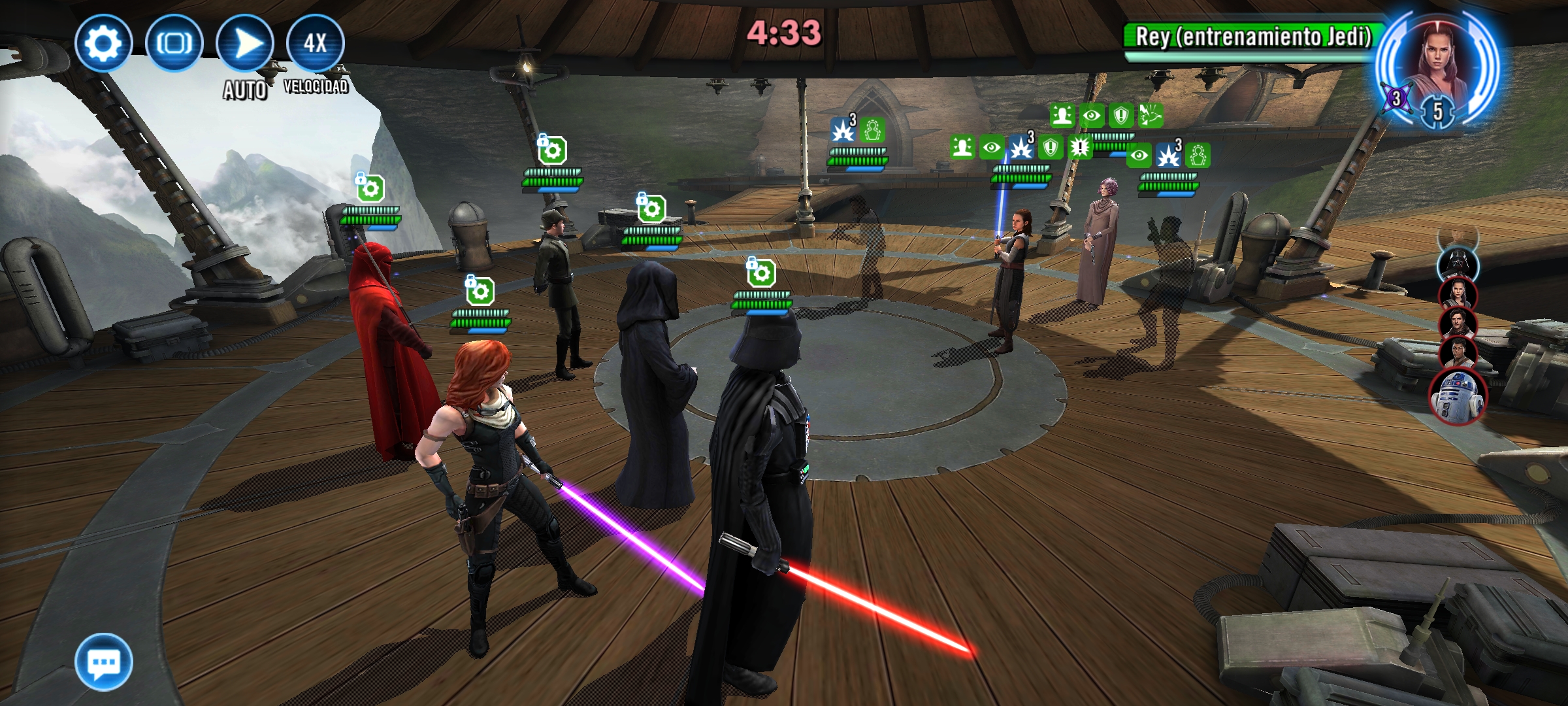This screenshot has width=1568, height=706.
Task: Open the settings gear menu
Action: coord(103,43)
